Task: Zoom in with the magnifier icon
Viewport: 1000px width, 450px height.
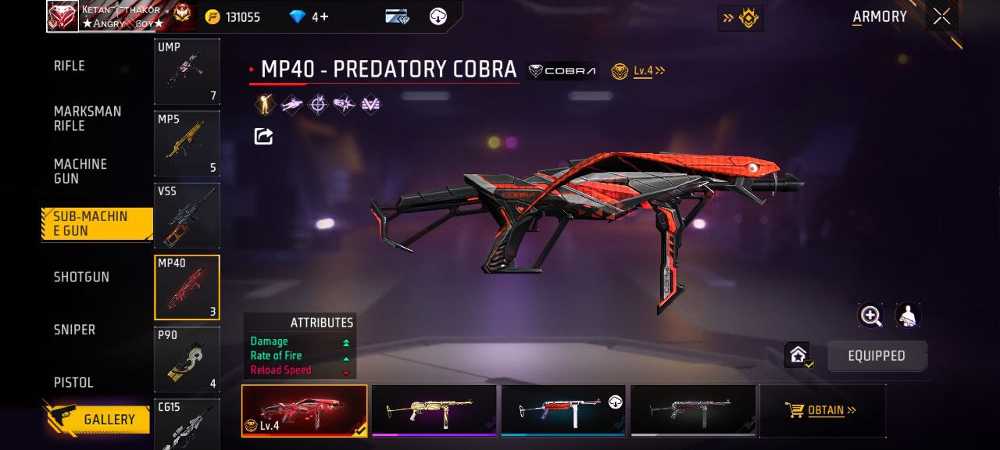Action: 871,316
